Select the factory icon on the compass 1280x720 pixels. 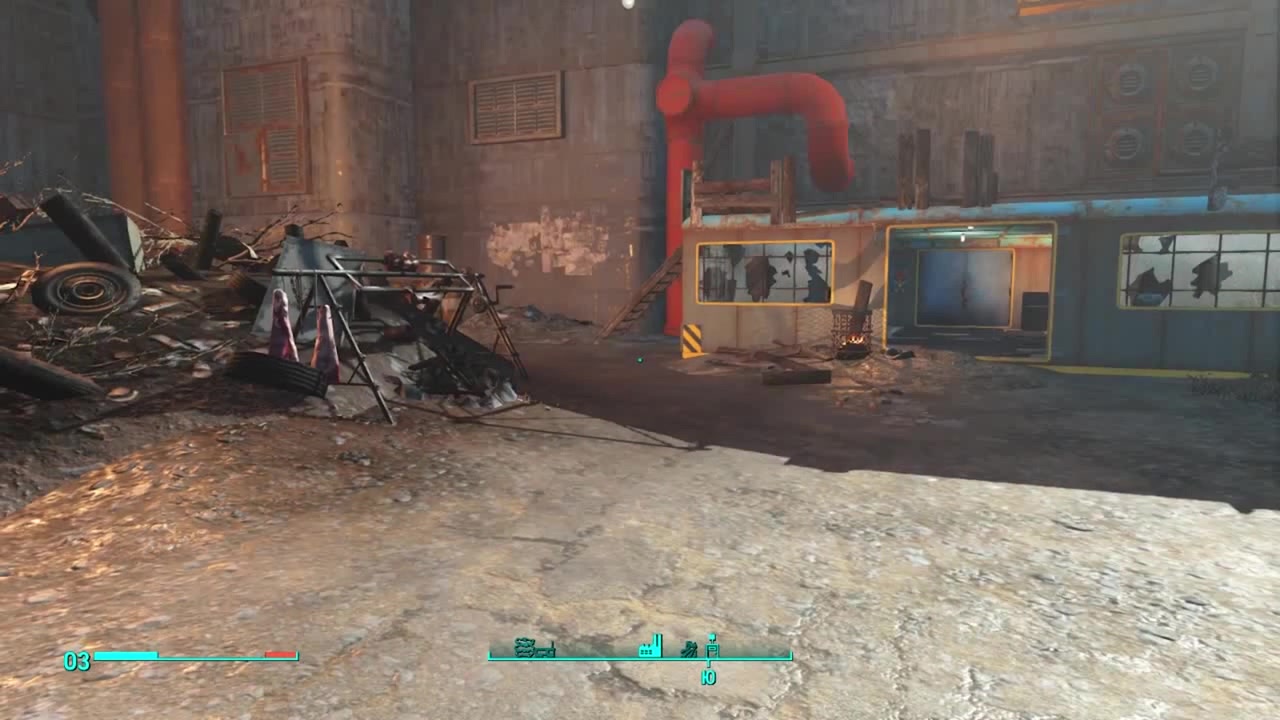(x=650, y=648)
